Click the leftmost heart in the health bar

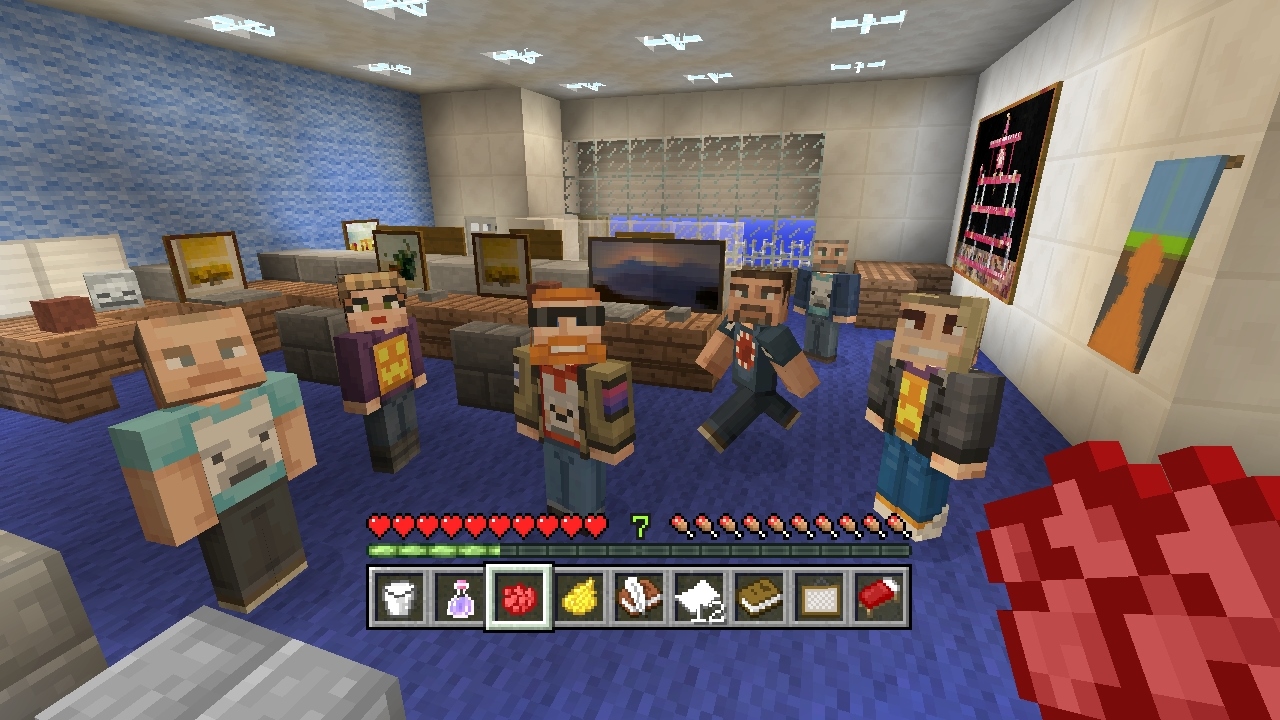378,524
